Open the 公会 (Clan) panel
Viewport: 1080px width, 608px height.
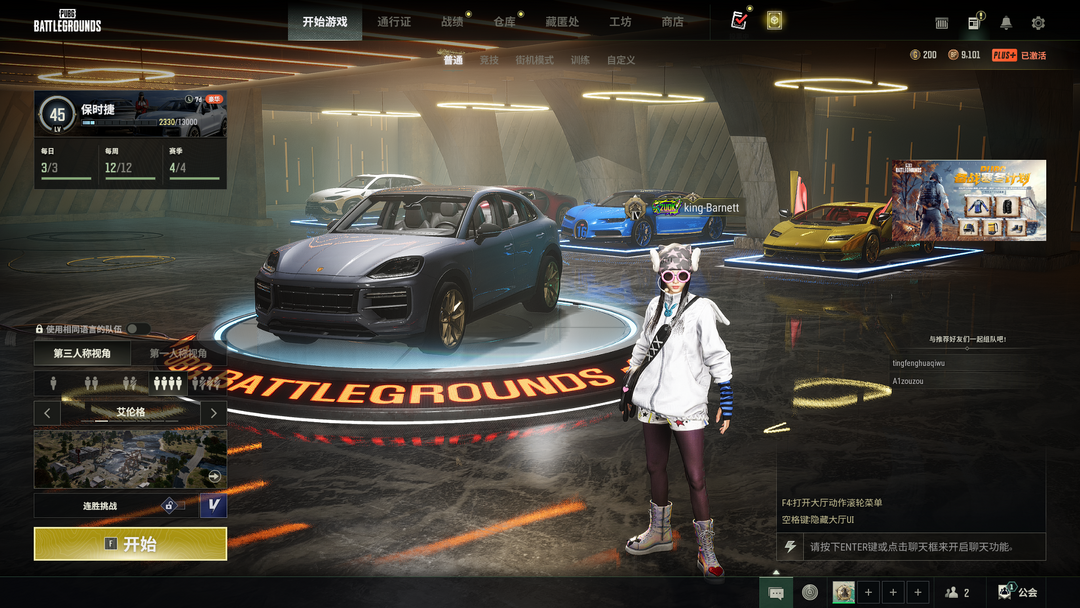click(1018, 592)
